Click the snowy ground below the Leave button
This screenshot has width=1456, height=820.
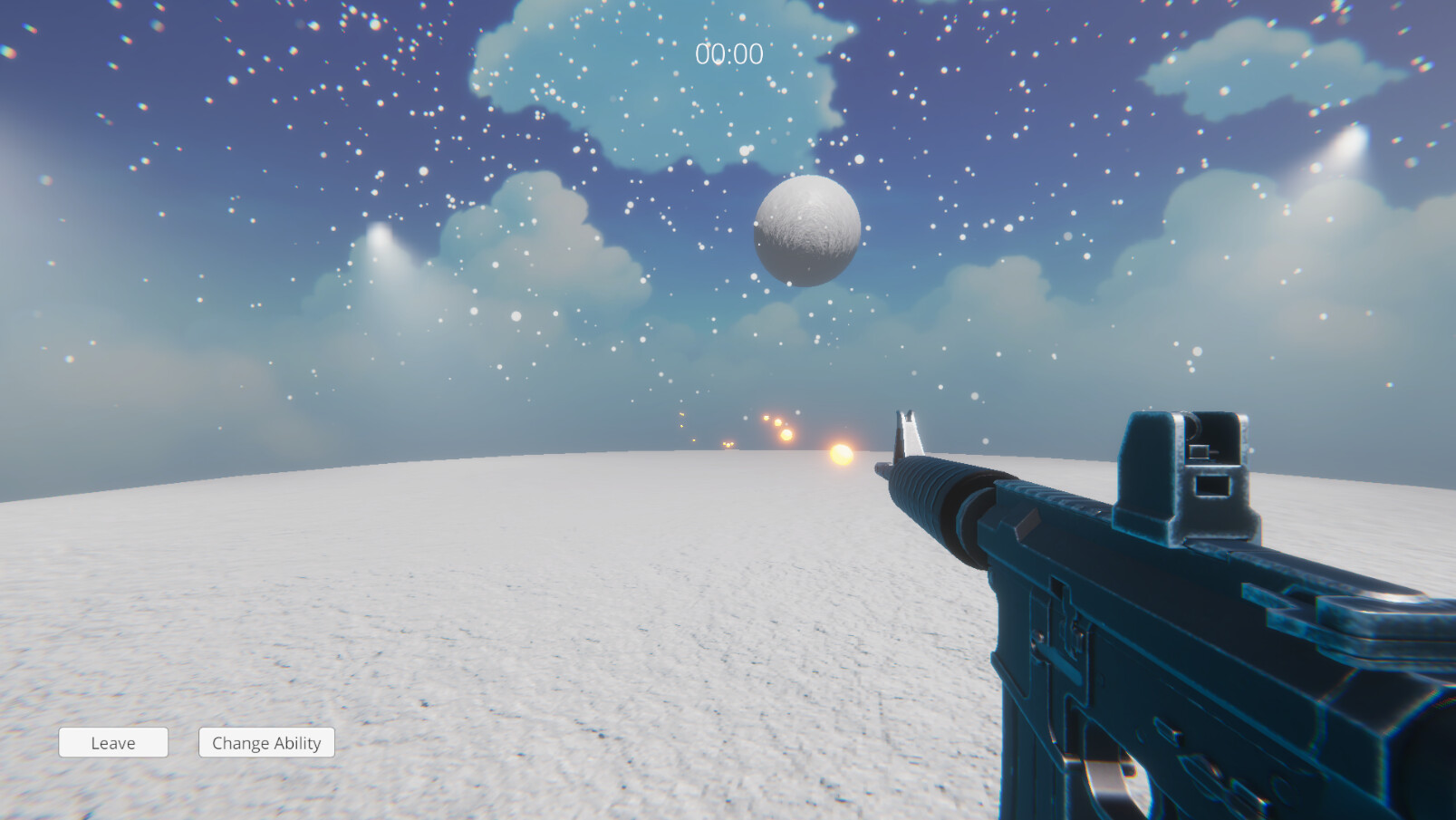pyautogui.click(x=112, y=788)
